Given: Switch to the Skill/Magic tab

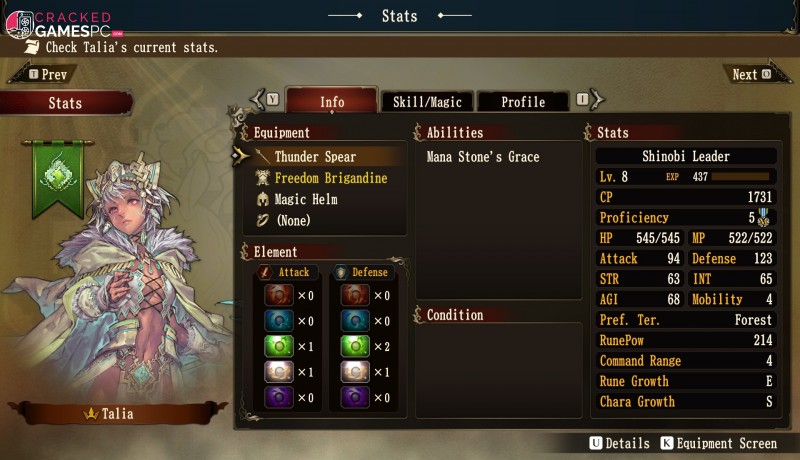Looking at the screenshot, I should (425, 102).
